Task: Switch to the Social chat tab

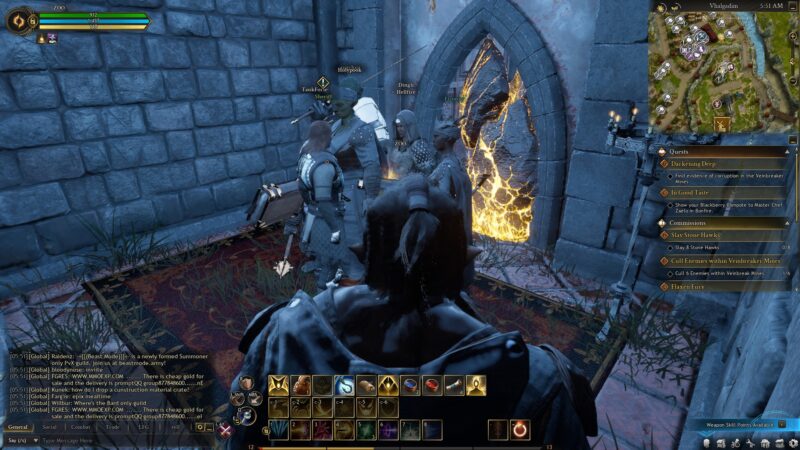Action: 49,427
